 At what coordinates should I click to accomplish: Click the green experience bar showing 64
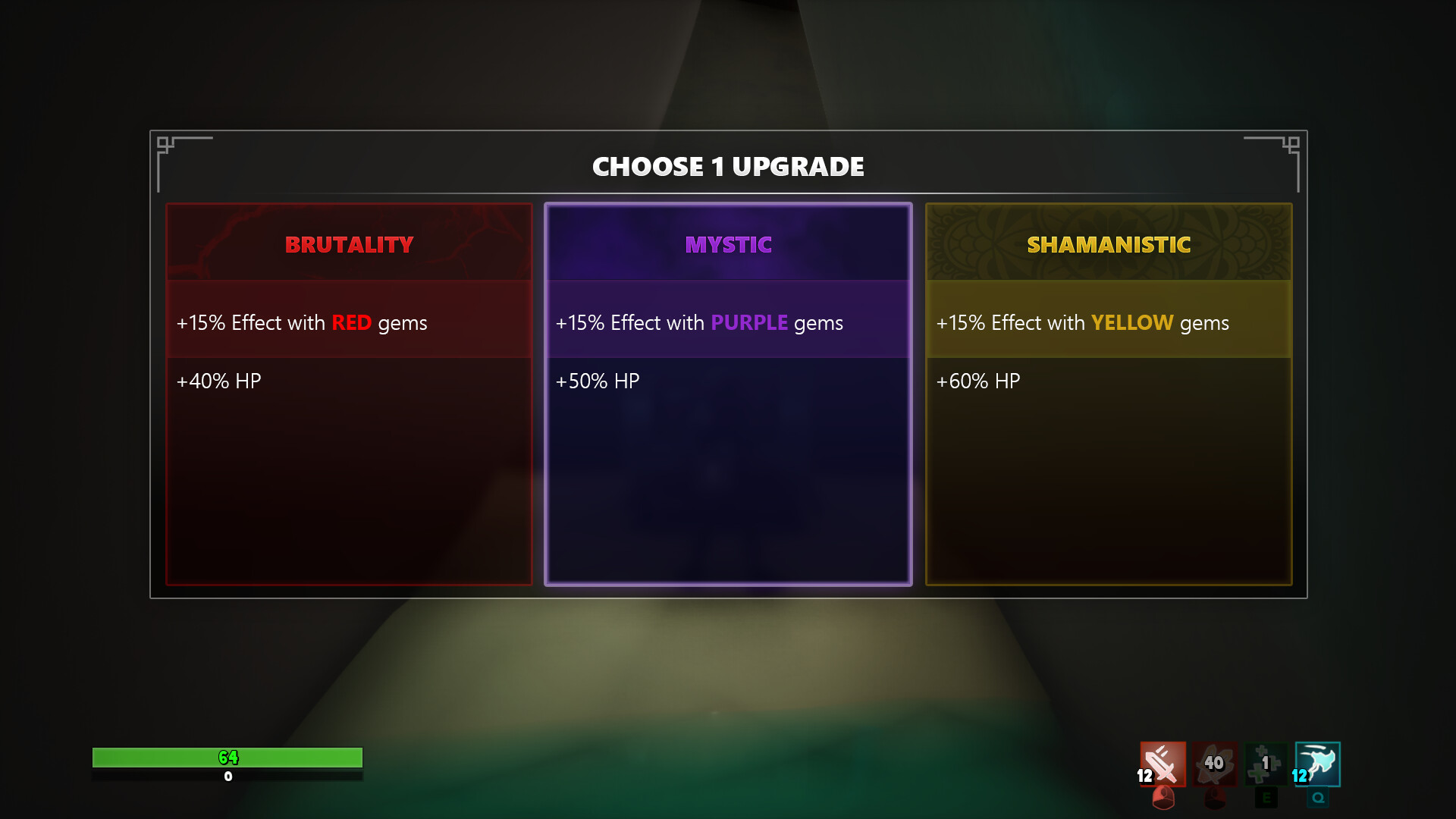(x=226, y=758)
